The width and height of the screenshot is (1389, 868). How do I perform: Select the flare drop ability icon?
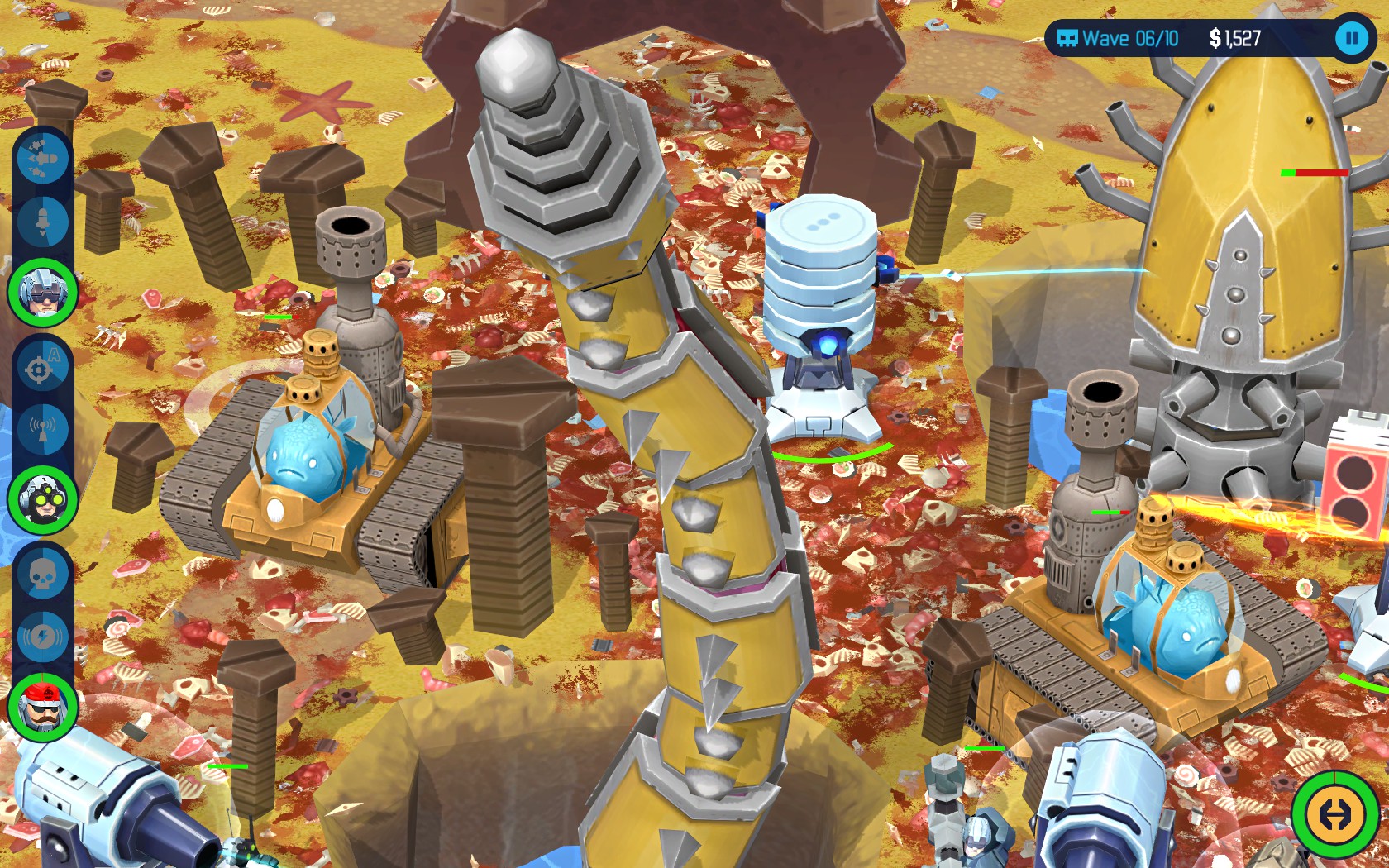click(x=43, y=222)
